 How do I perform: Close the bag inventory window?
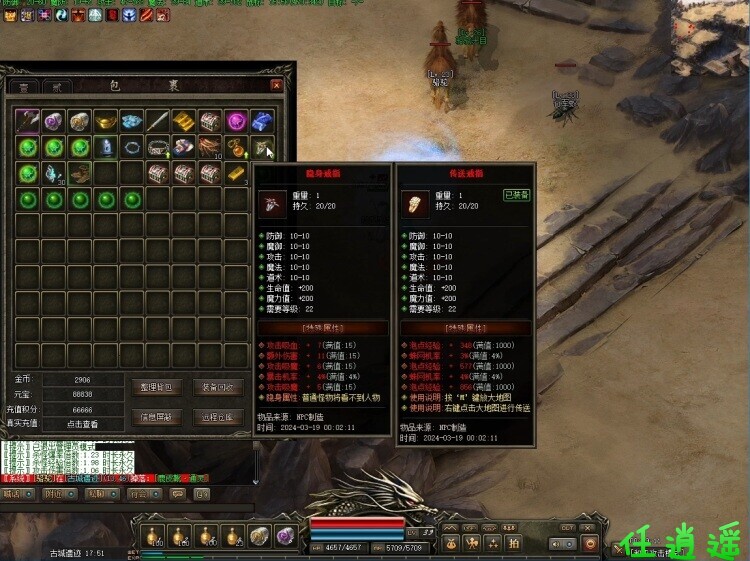[277, 86]
